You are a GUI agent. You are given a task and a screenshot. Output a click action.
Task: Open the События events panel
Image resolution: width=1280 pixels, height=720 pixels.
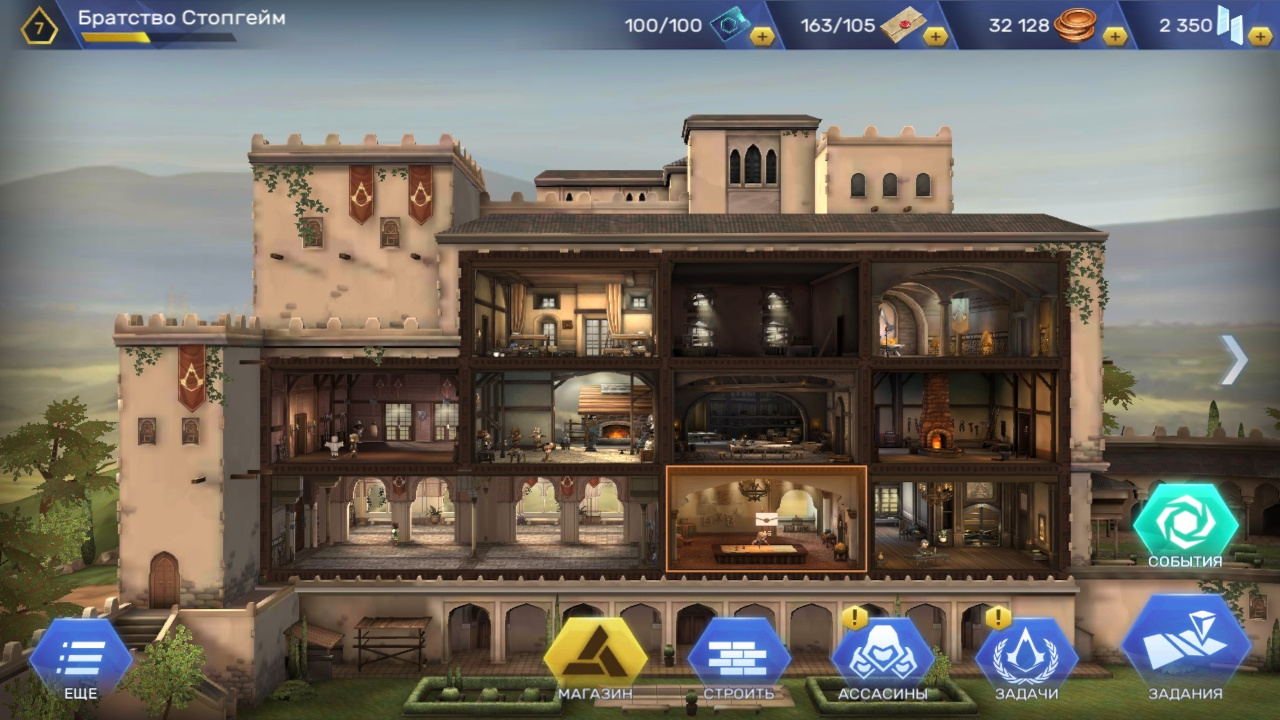point(1185,522)
